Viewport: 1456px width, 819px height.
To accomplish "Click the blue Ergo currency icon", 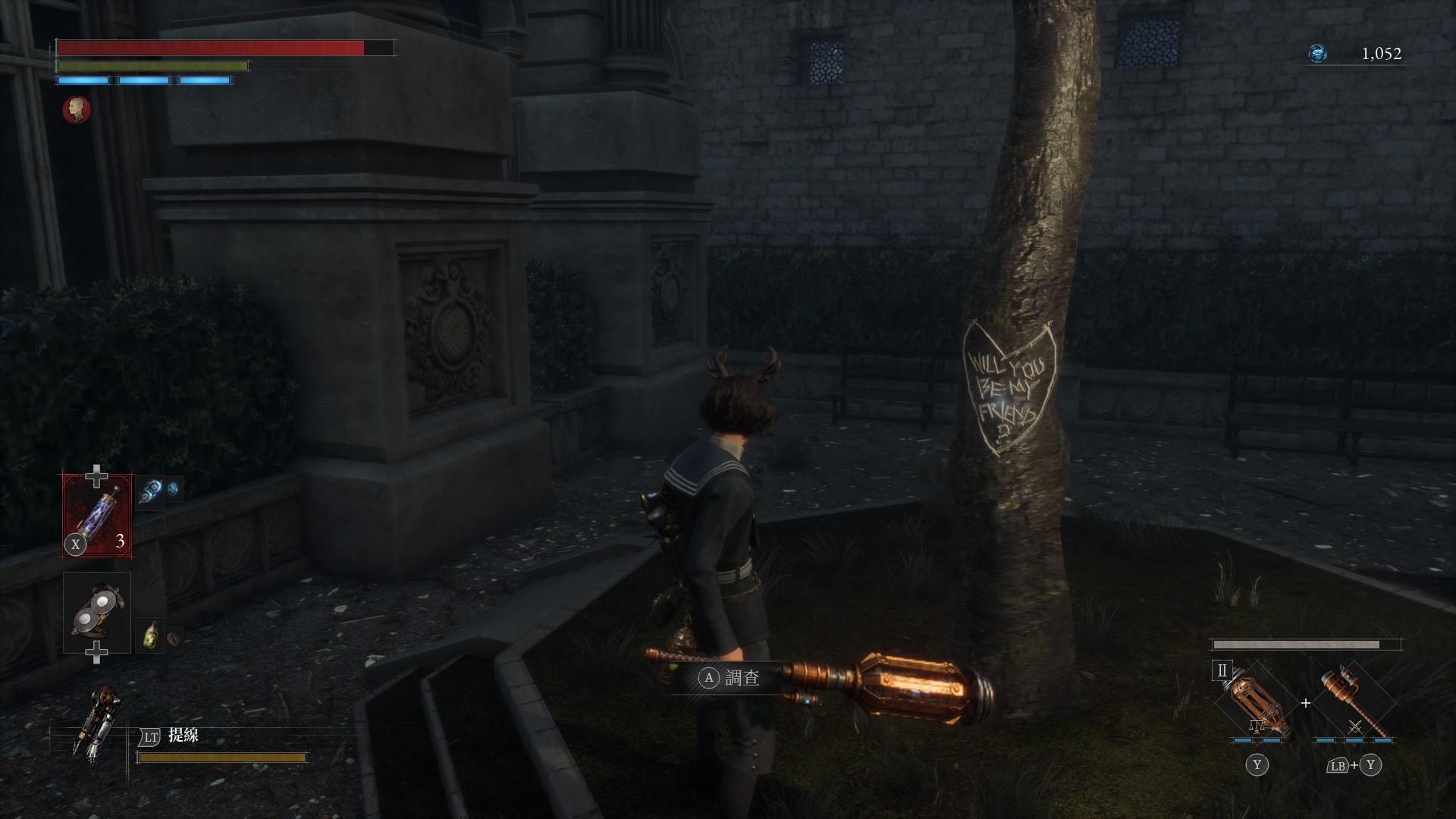I will [x=1318, y=53].
